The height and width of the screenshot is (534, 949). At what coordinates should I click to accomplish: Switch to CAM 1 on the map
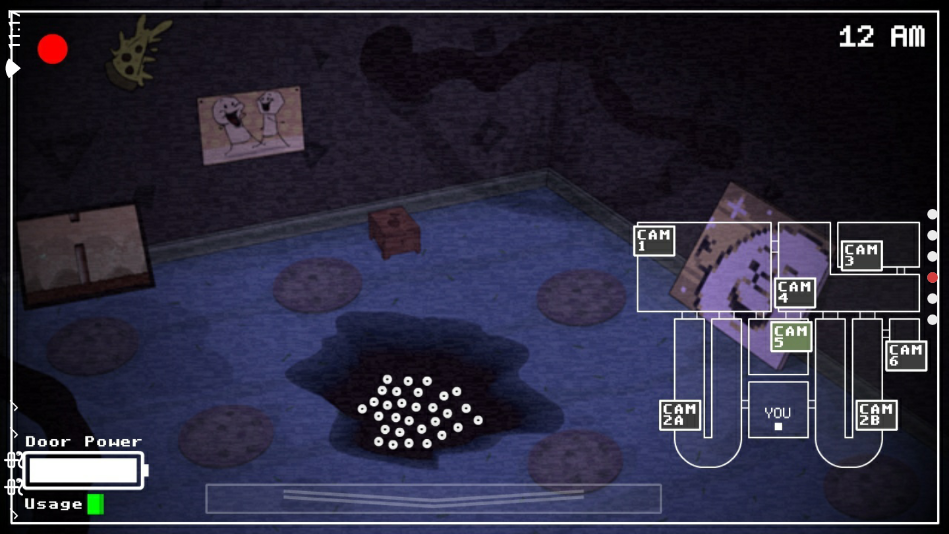point(654,241)
